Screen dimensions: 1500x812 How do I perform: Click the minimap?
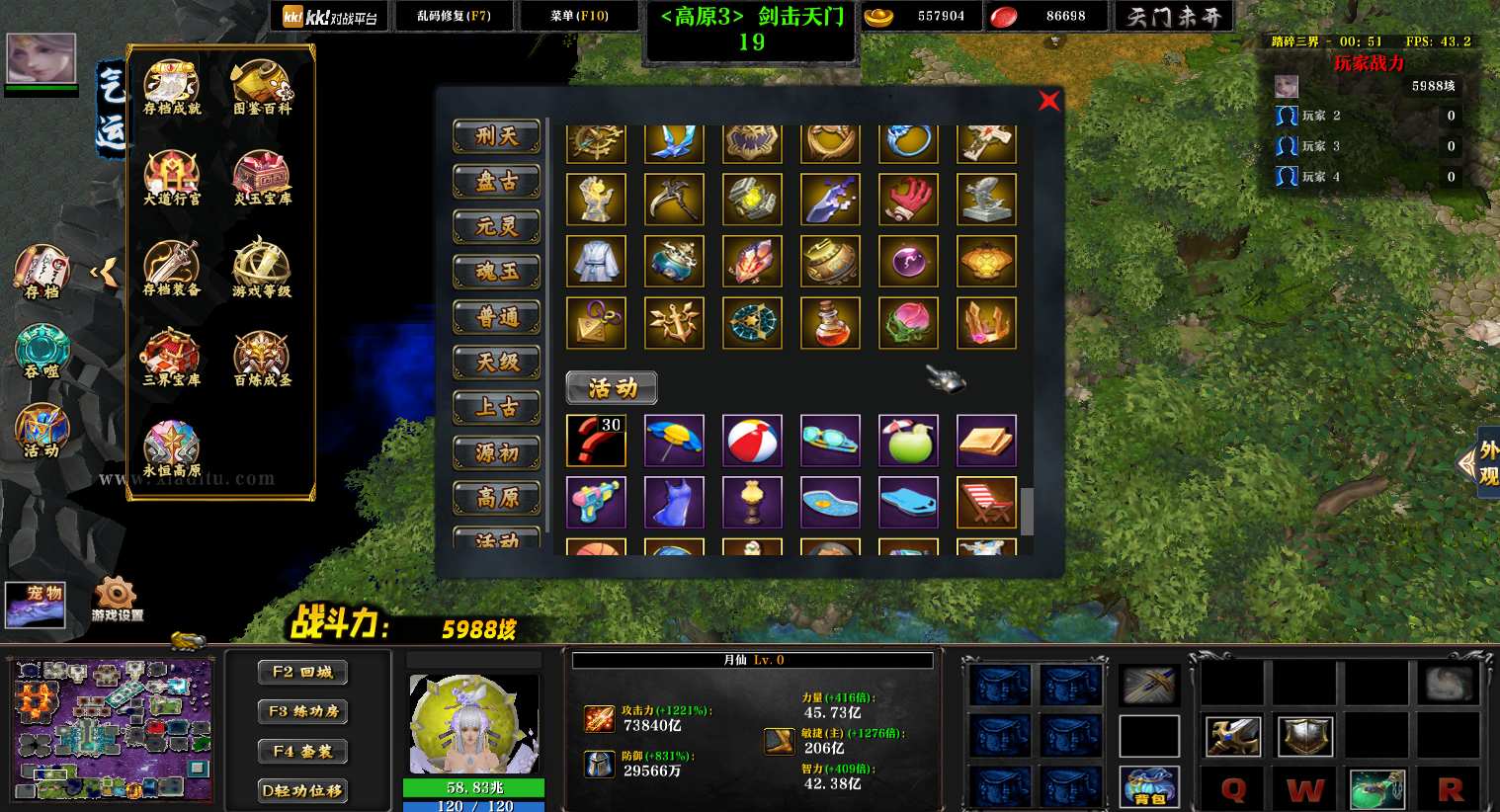point(112,729)
